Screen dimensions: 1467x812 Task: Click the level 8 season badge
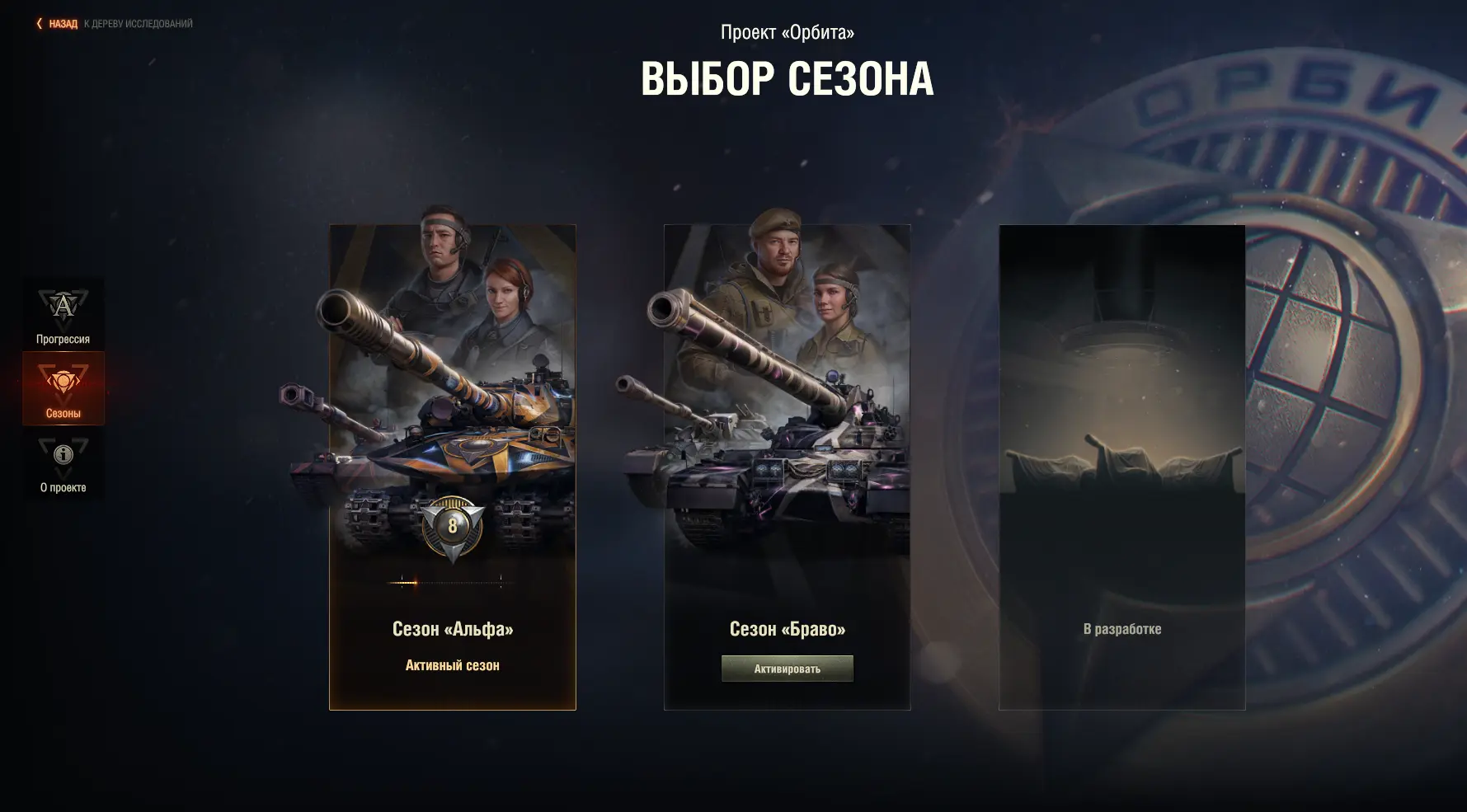click(452, 525)
